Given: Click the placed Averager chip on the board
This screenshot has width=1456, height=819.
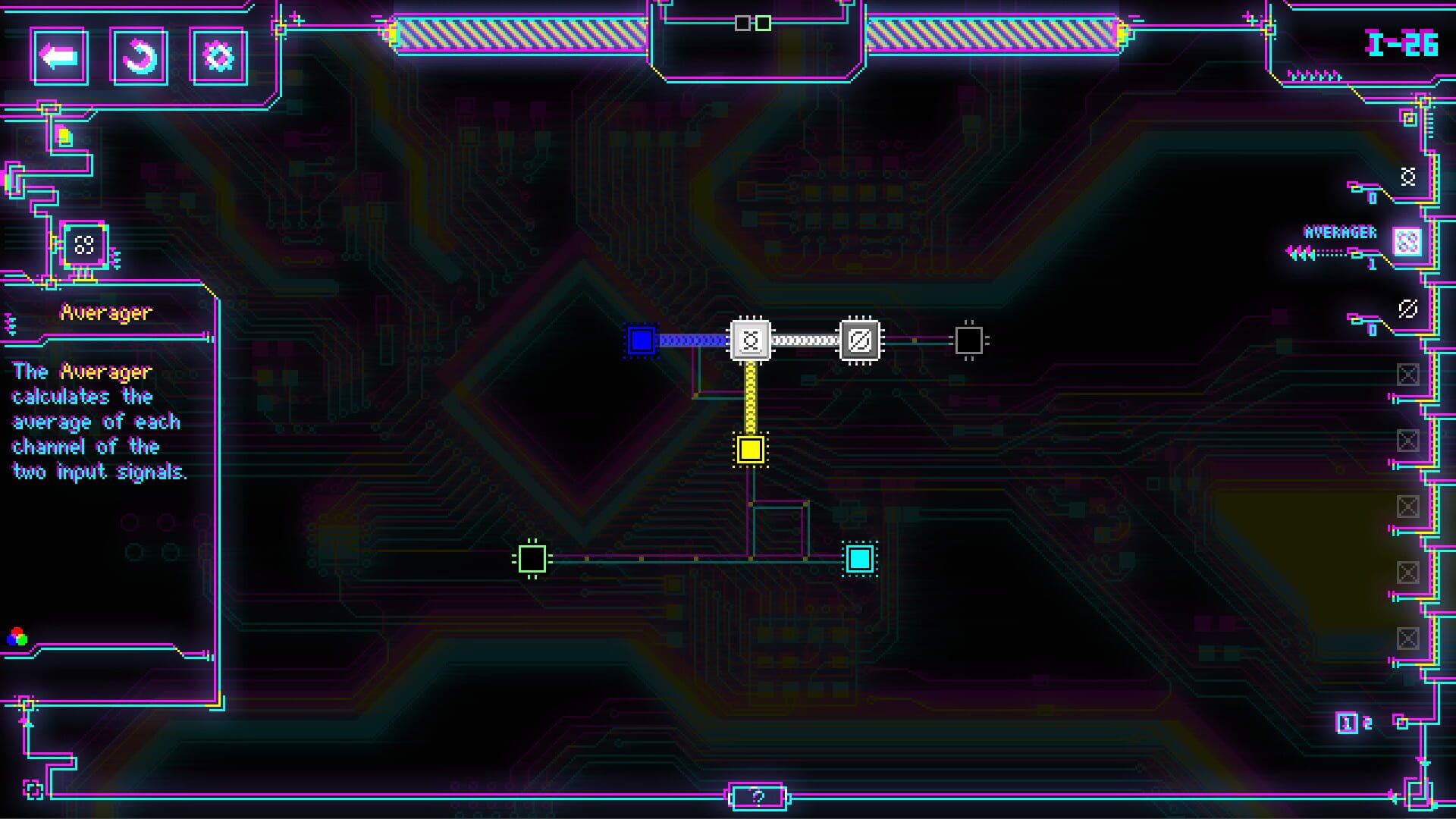Looking at the screenshot, I should click(752, 341).
